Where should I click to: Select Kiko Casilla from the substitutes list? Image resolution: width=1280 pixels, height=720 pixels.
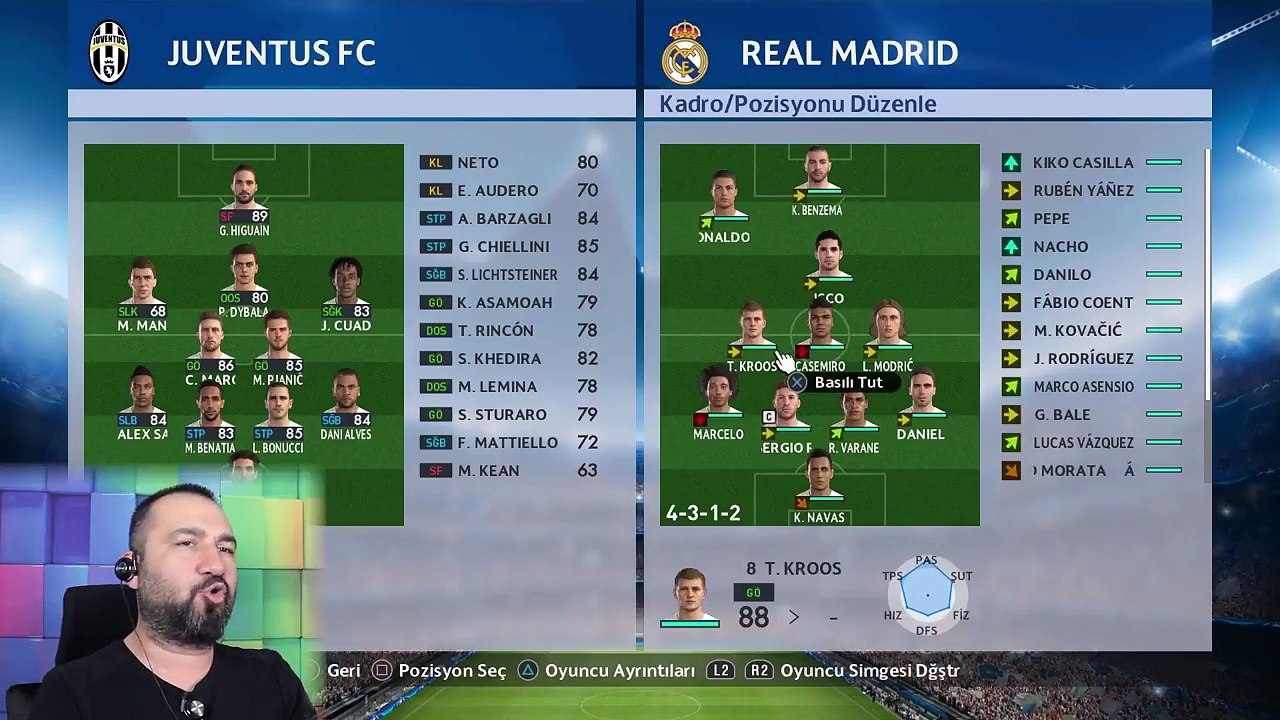coord(1083,163)
